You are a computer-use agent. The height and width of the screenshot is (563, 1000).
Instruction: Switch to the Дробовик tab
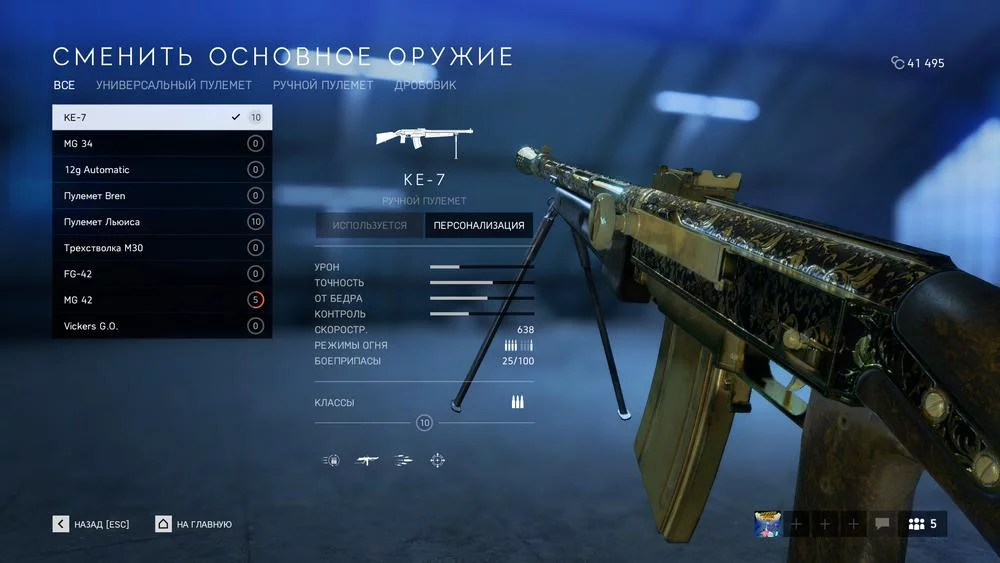(425, 86)
